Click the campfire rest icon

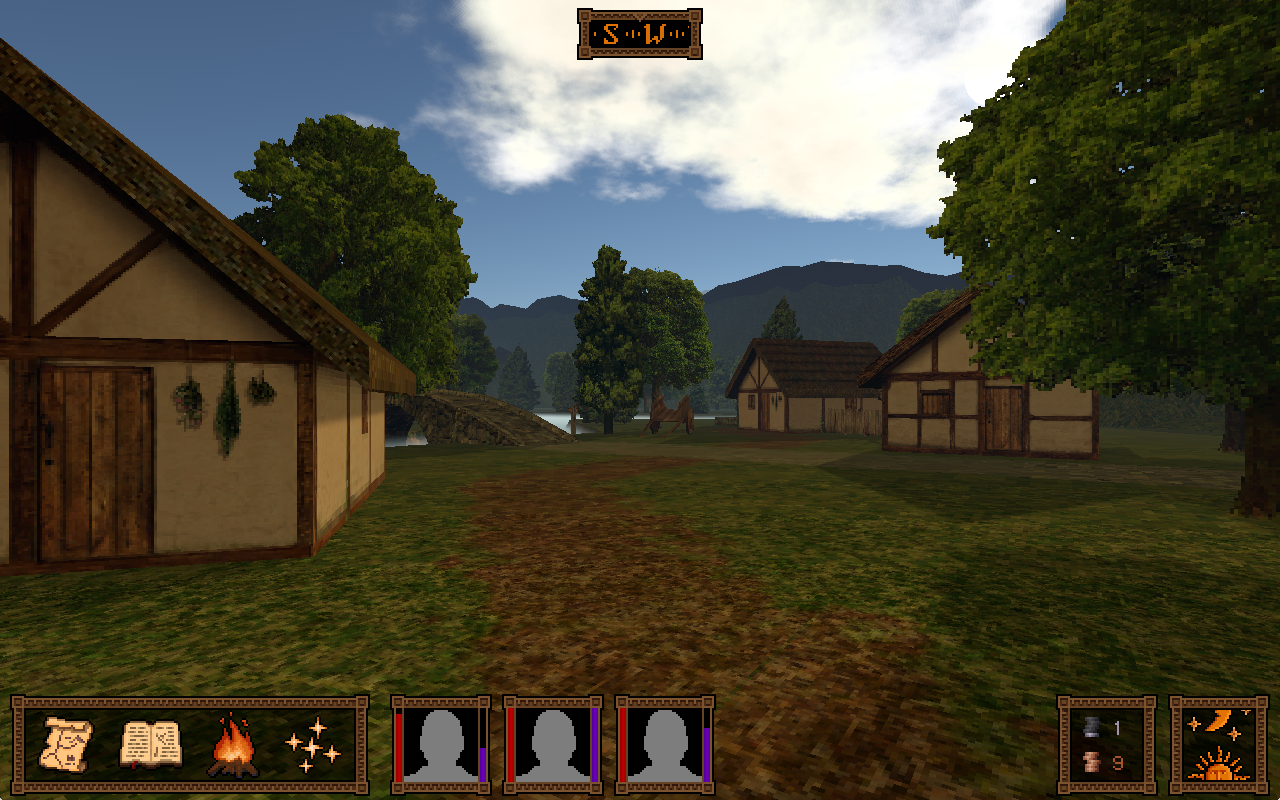point(232,746)
